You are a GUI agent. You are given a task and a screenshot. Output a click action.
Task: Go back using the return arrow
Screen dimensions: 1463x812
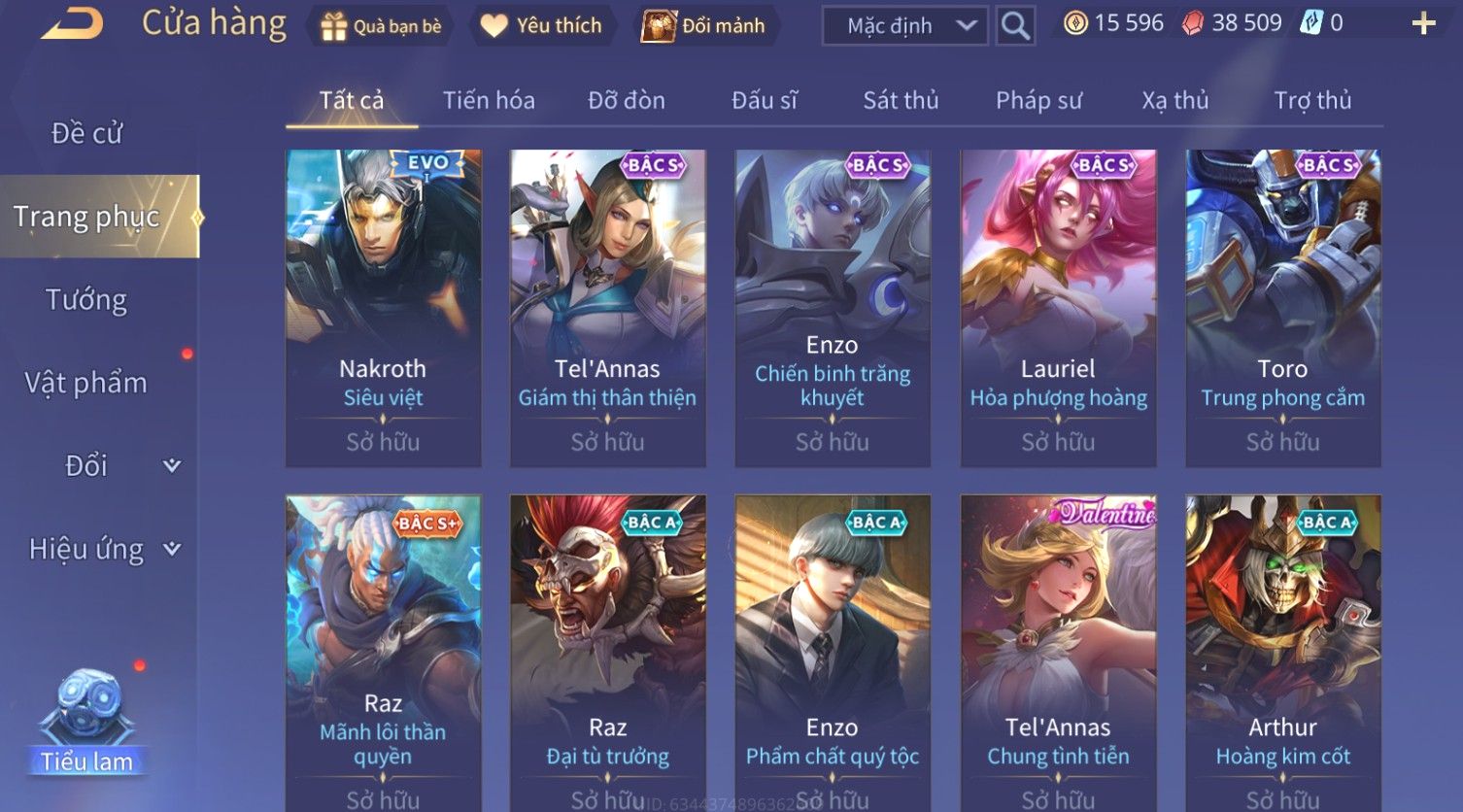pos(72,23)
